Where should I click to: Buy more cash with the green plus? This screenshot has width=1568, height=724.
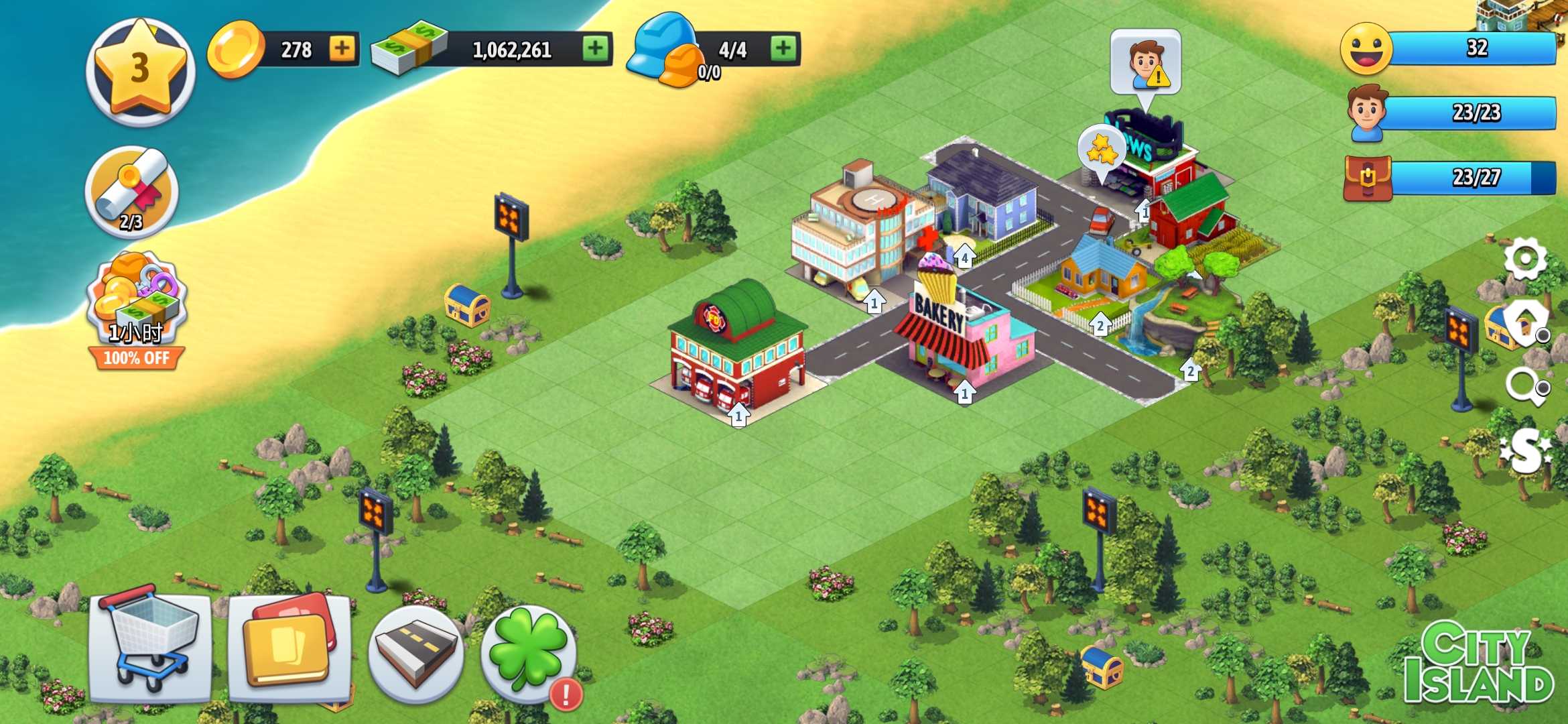(x=594, y=48)
